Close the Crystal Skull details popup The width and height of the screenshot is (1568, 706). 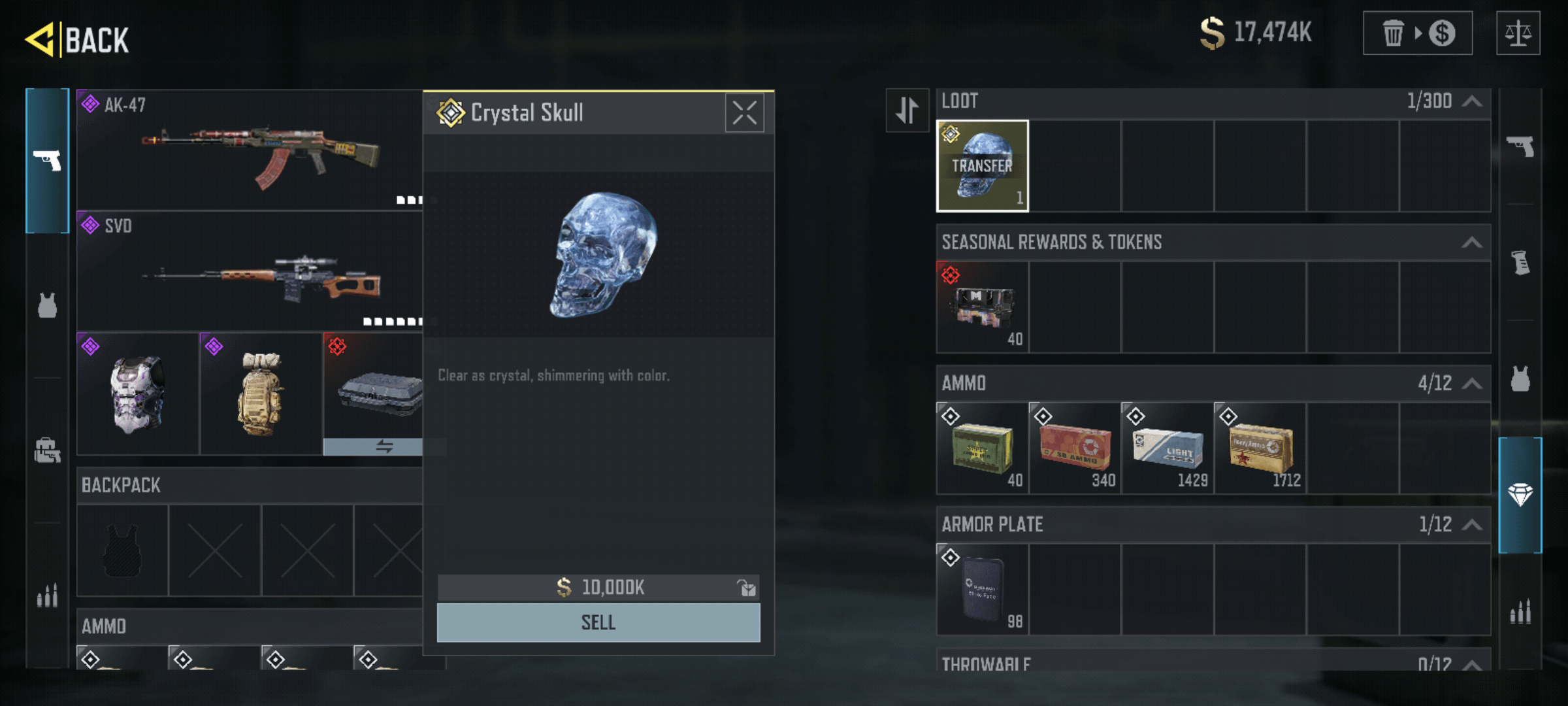pos(744,113)
